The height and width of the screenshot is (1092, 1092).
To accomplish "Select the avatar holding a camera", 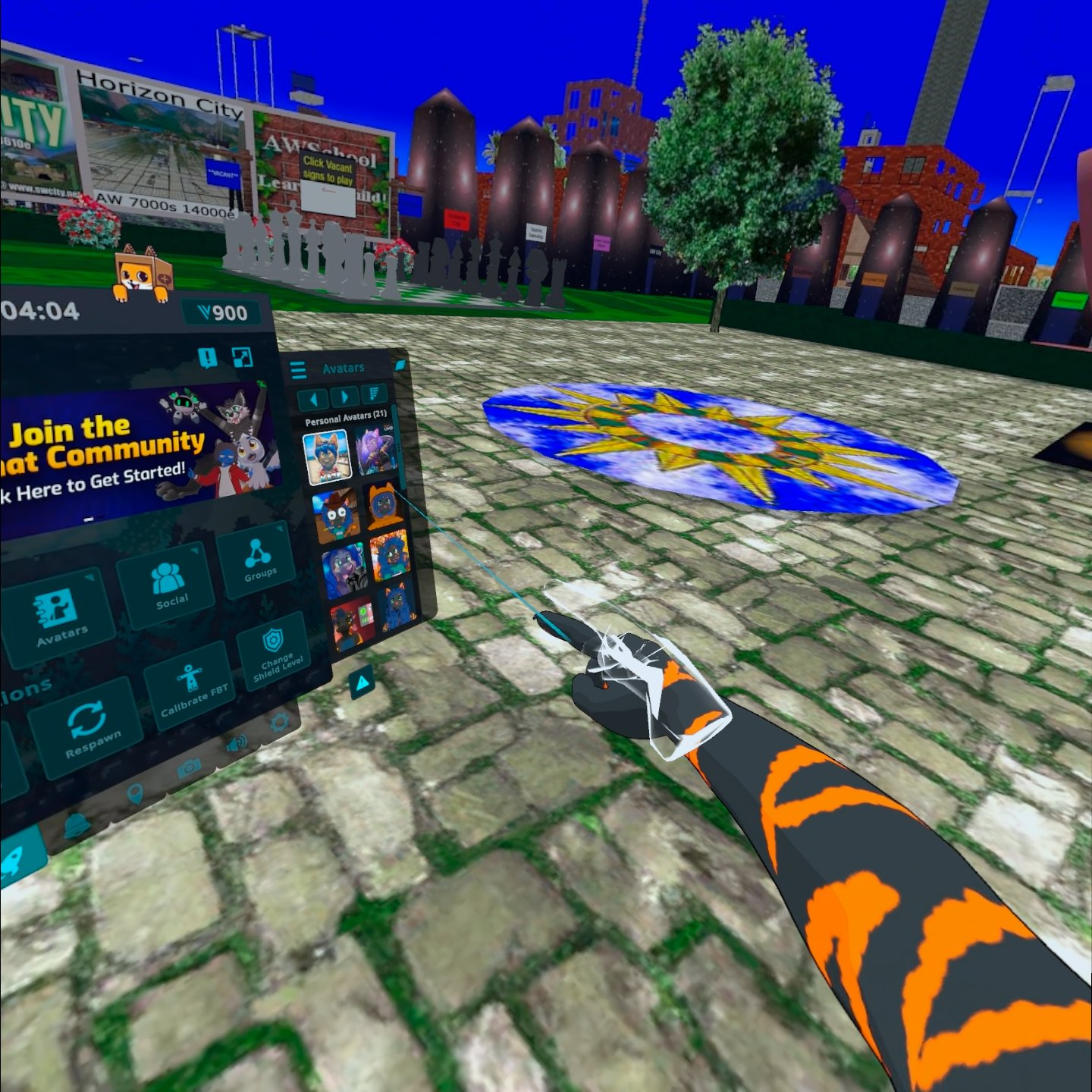I will coord(345,570).
